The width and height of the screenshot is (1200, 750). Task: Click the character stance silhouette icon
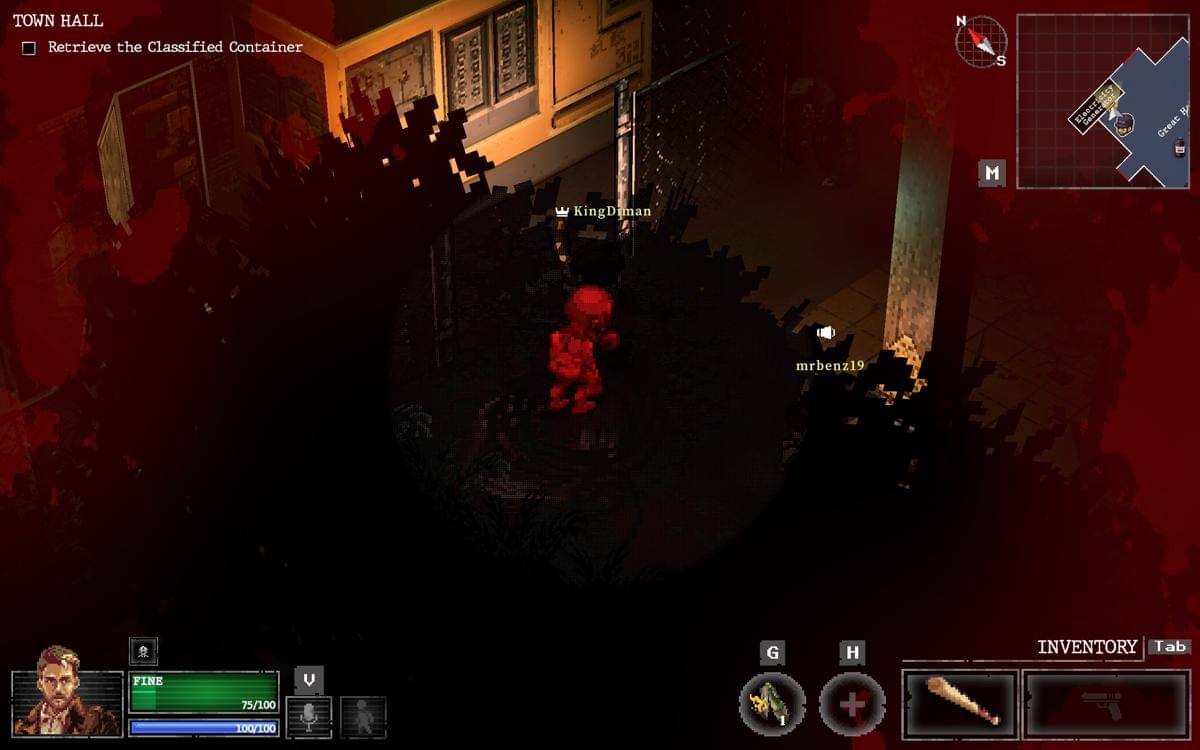point(363,716)
